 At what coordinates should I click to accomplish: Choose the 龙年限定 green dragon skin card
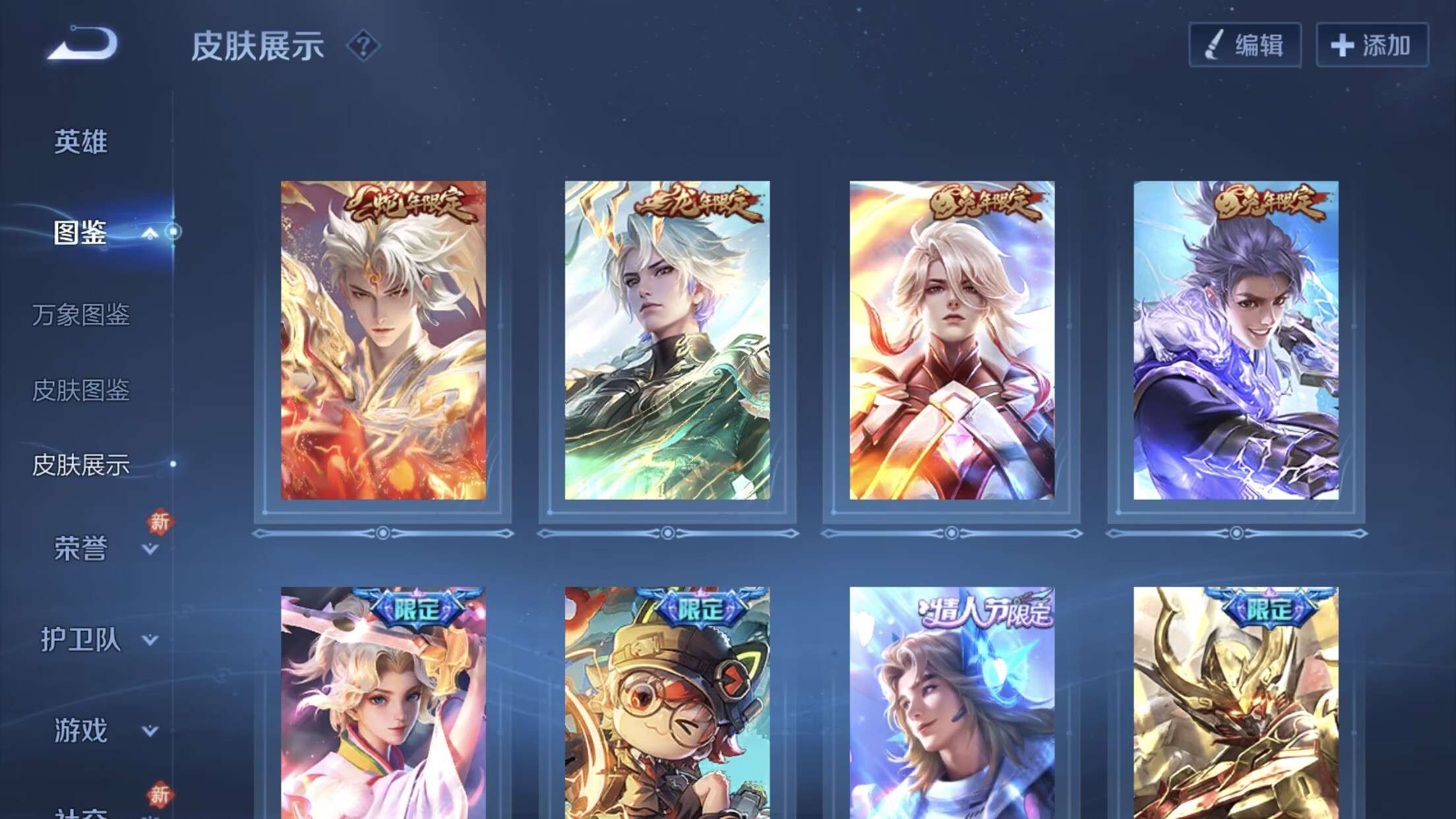point(667,340)
